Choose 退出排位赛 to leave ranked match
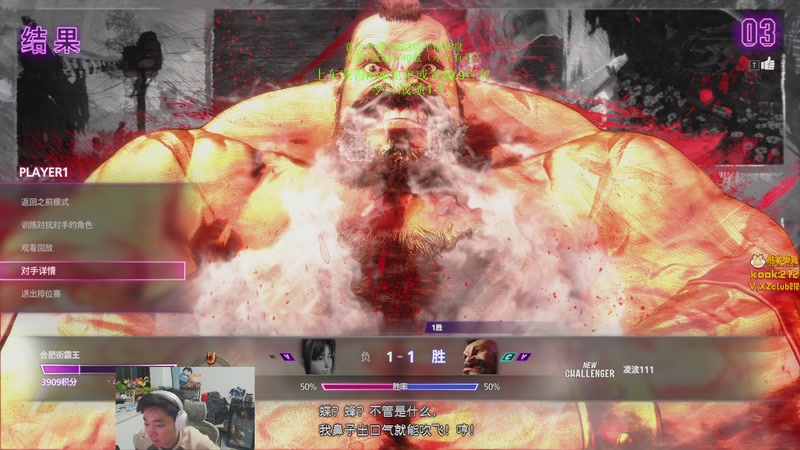The width and height of the screenshot is (800, 450). [x=41, y=294]
